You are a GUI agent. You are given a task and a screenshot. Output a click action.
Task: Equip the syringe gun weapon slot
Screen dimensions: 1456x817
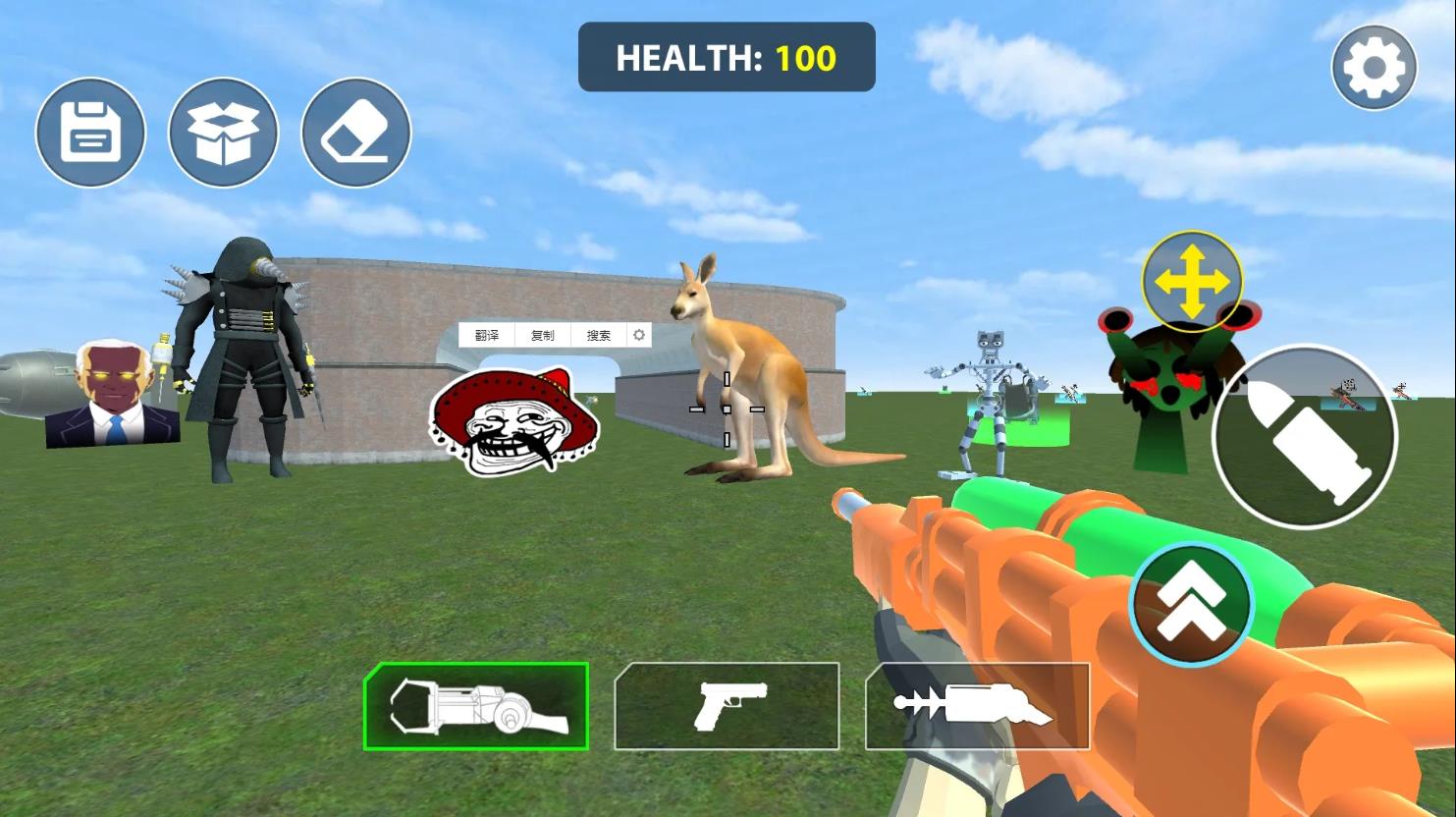click(x=977, y=706)
